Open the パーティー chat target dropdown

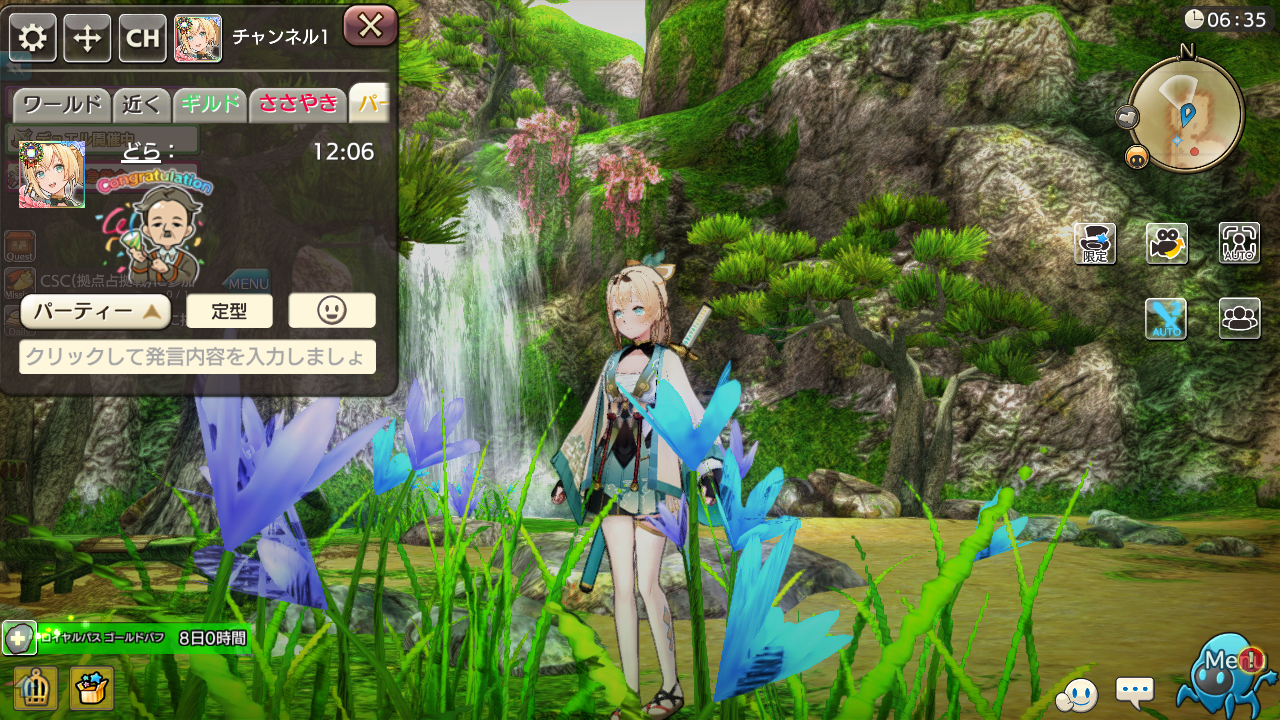tap(96, 311)
